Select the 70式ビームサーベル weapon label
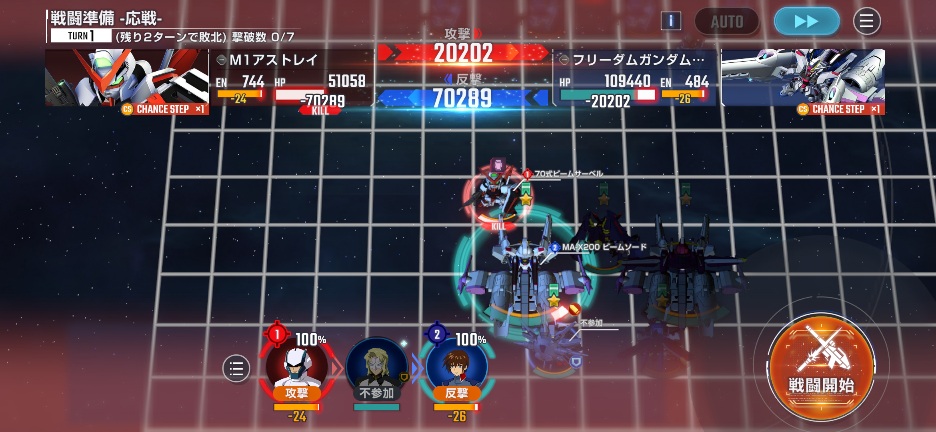Viewport: 936px width, 432px height. [x=567, y=174]
